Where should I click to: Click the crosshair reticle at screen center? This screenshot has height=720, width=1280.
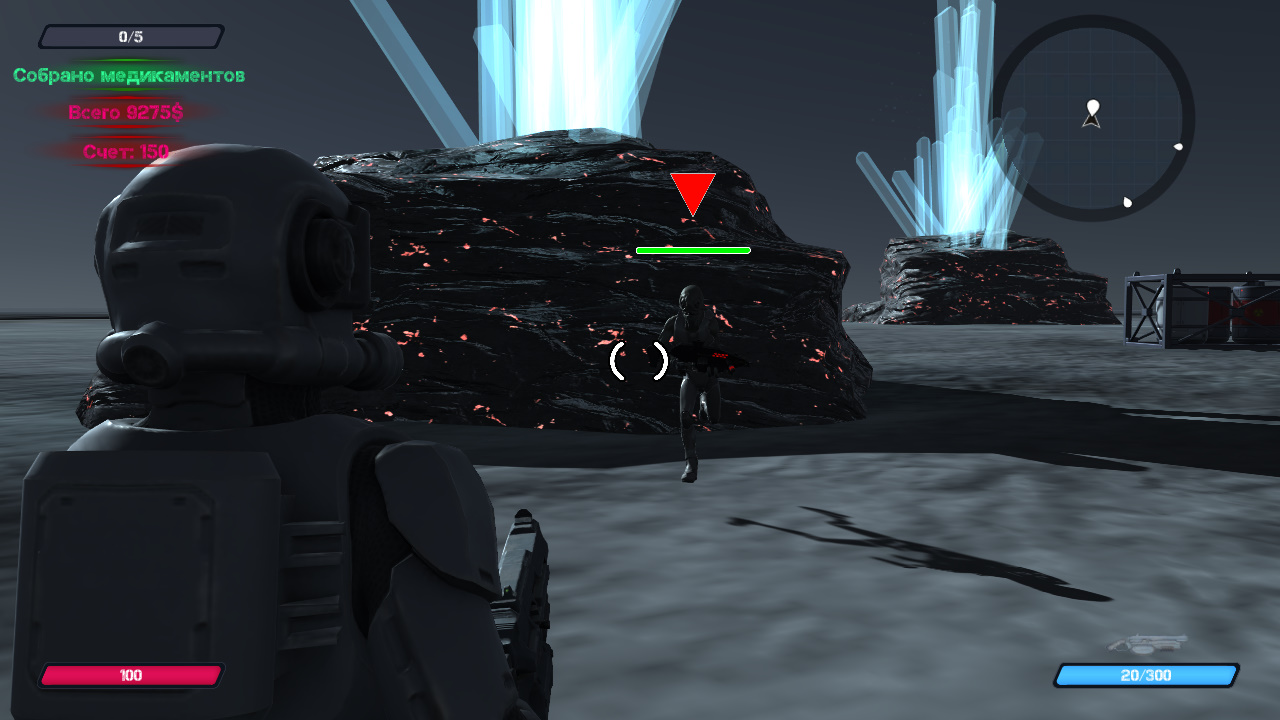coord(640,360)
